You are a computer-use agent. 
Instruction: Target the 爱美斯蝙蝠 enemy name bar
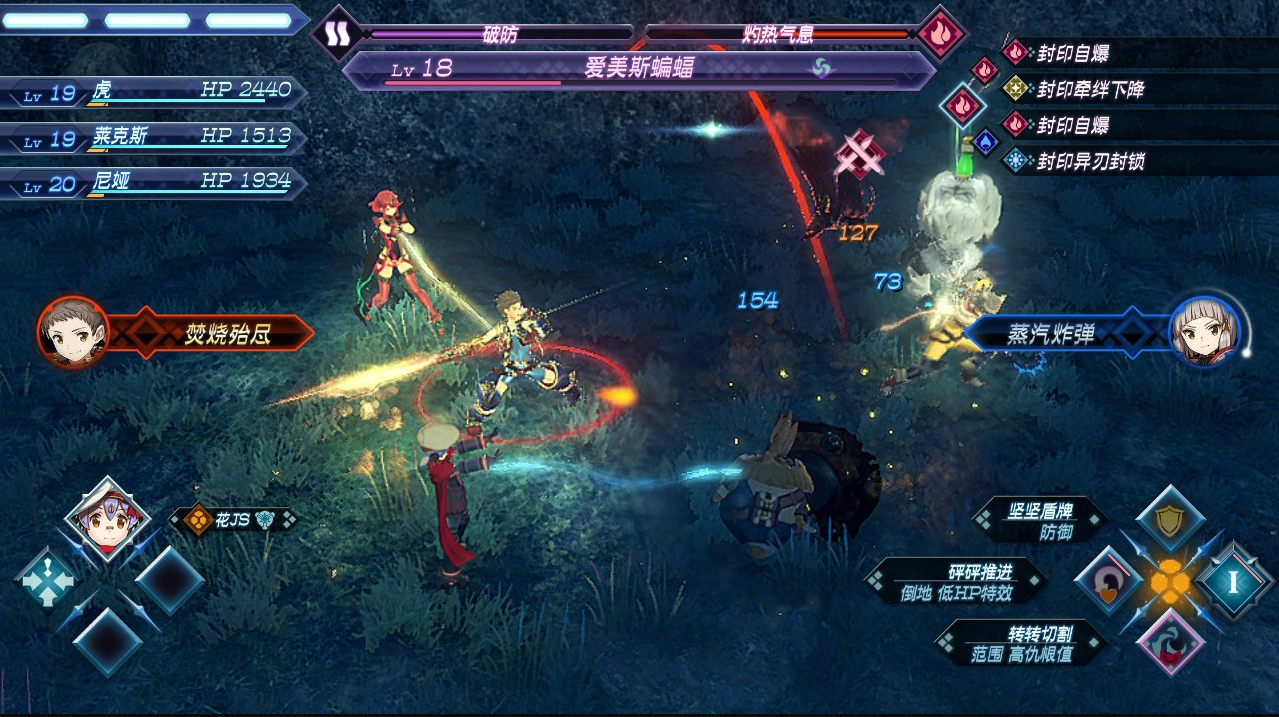(638, 69)
